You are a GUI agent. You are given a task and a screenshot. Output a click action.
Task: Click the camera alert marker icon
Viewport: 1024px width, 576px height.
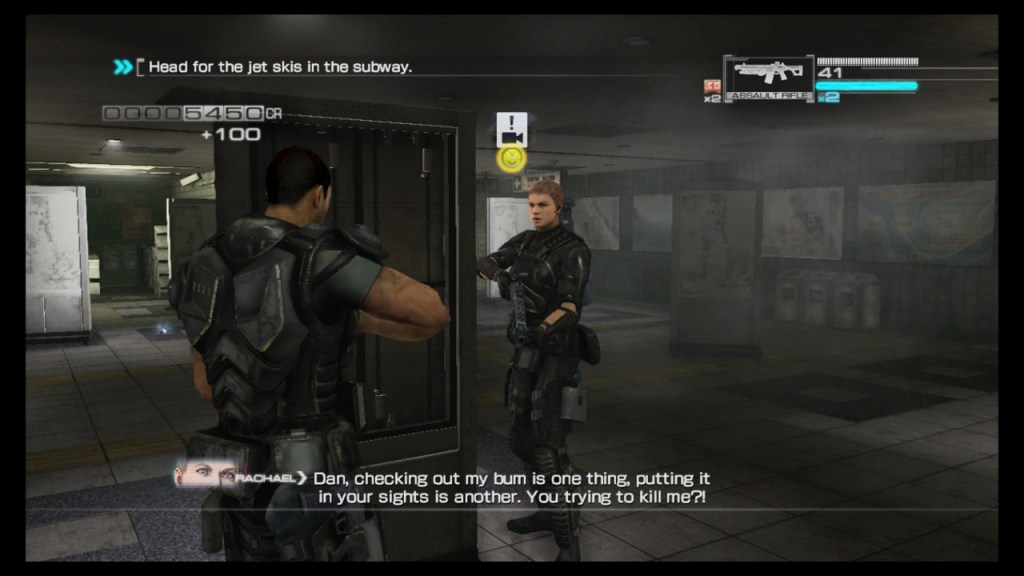tap(512, 129)
